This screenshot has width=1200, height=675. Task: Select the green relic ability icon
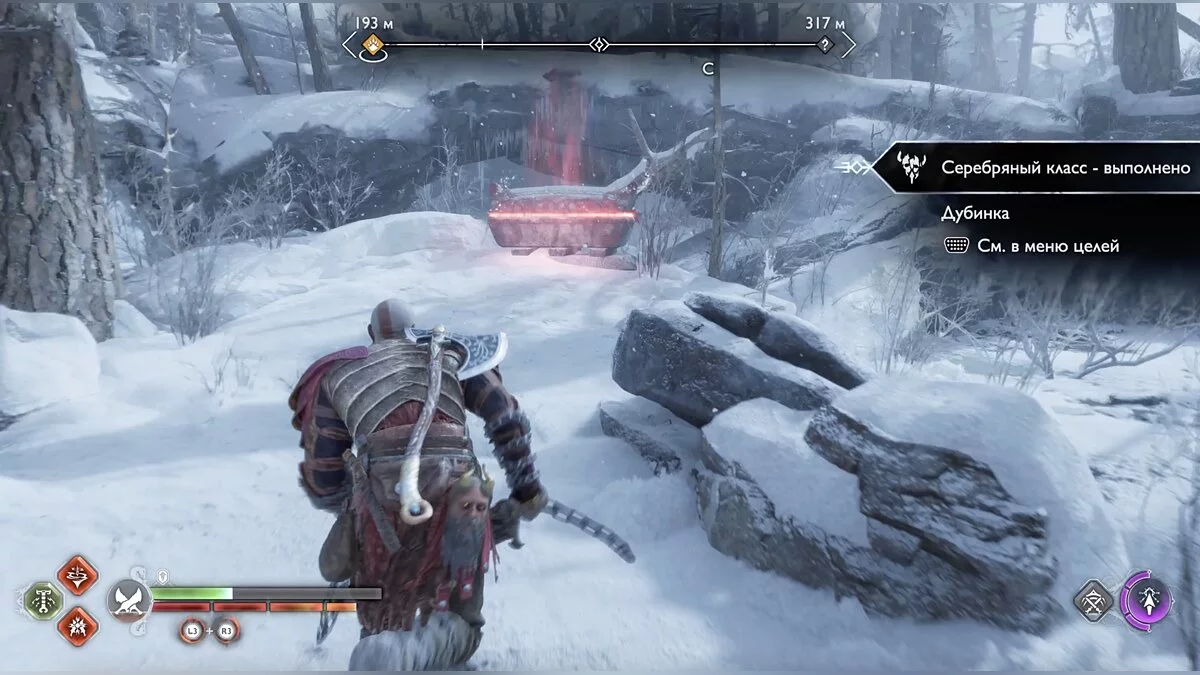pos(43,600)
